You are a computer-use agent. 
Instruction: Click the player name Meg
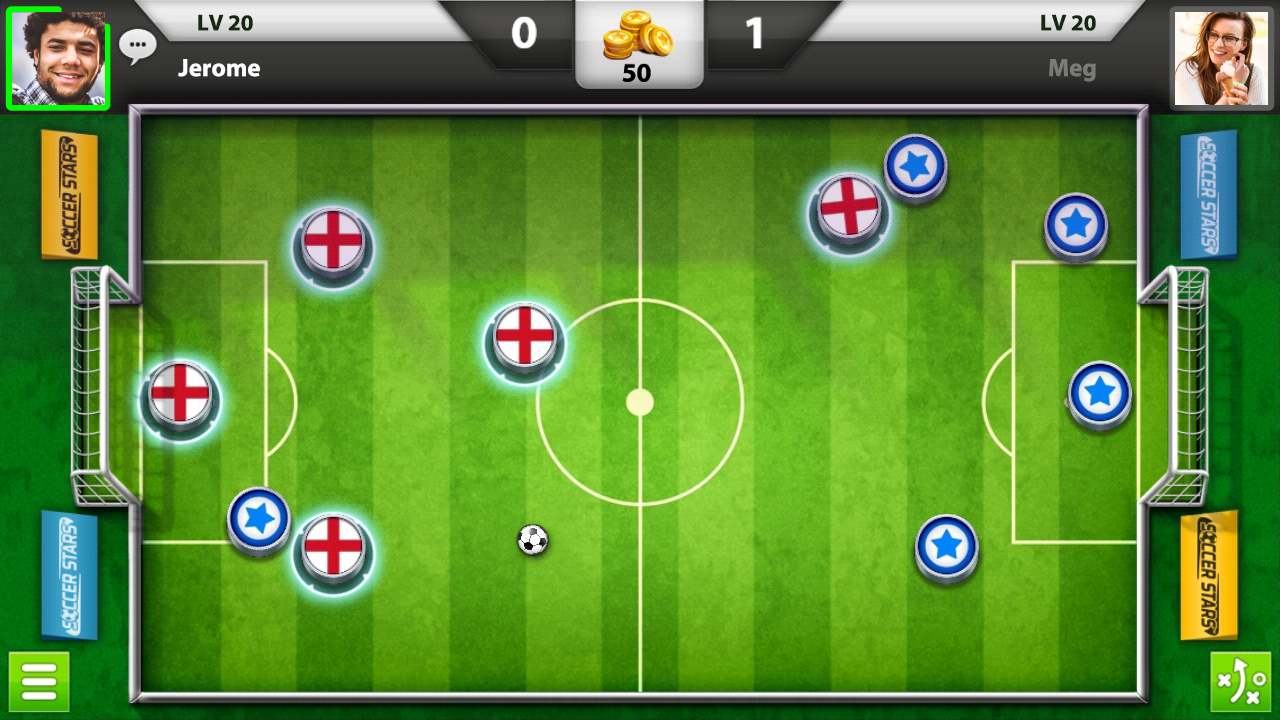point(1071,68)
